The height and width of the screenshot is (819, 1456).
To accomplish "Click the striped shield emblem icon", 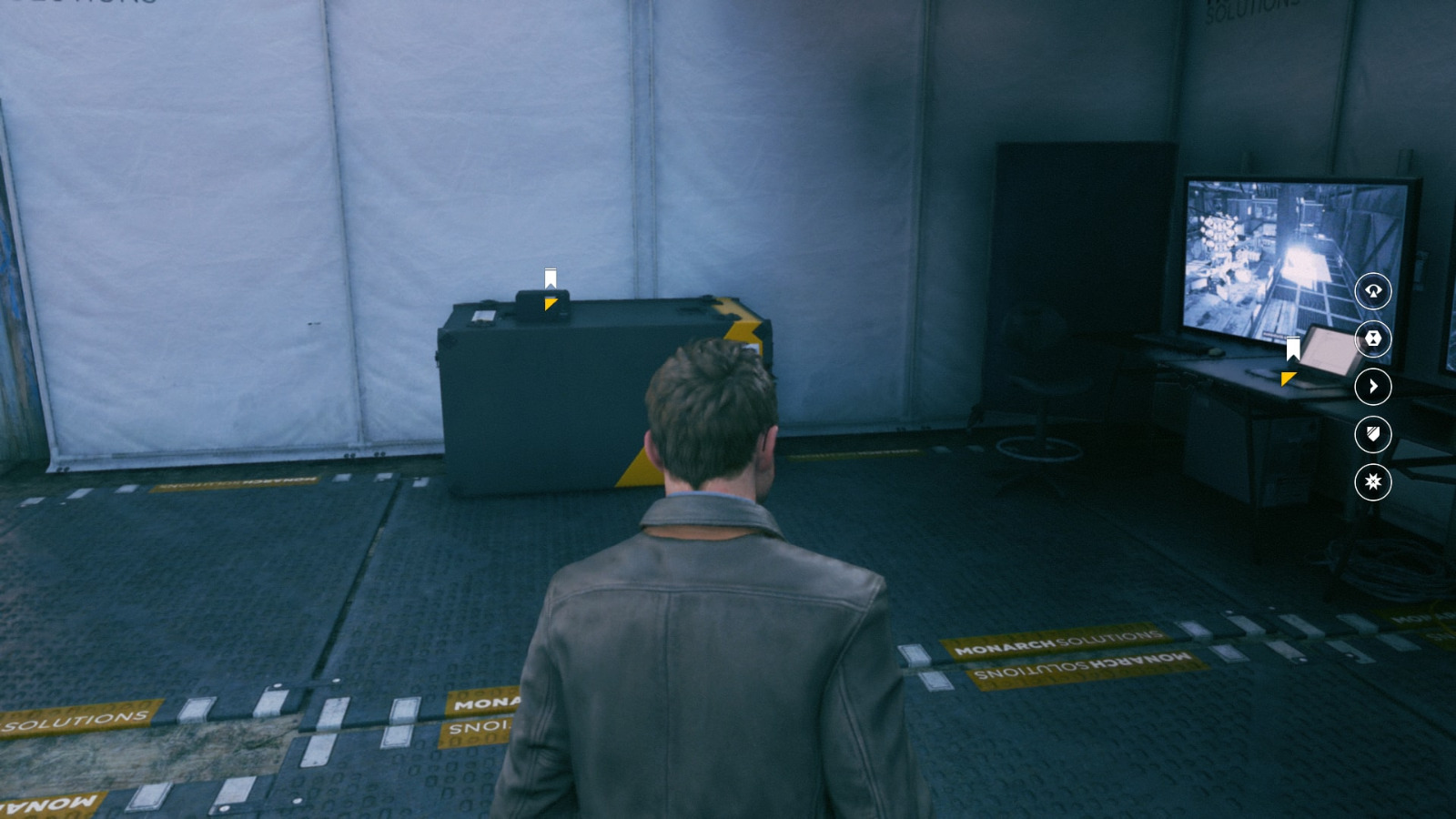I will click(1374, 435).
